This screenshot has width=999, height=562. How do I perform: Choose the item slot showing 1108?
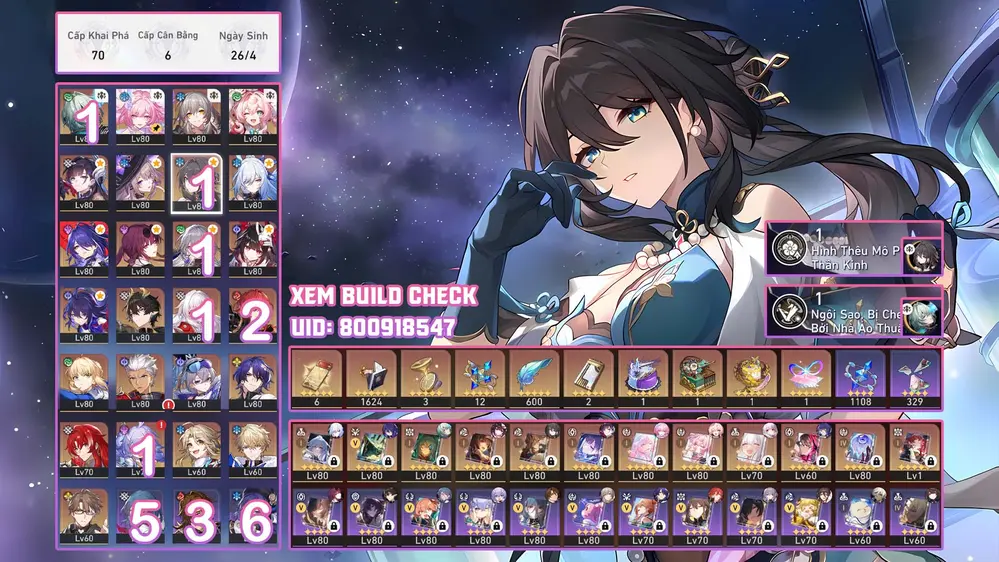coord(860,377)
